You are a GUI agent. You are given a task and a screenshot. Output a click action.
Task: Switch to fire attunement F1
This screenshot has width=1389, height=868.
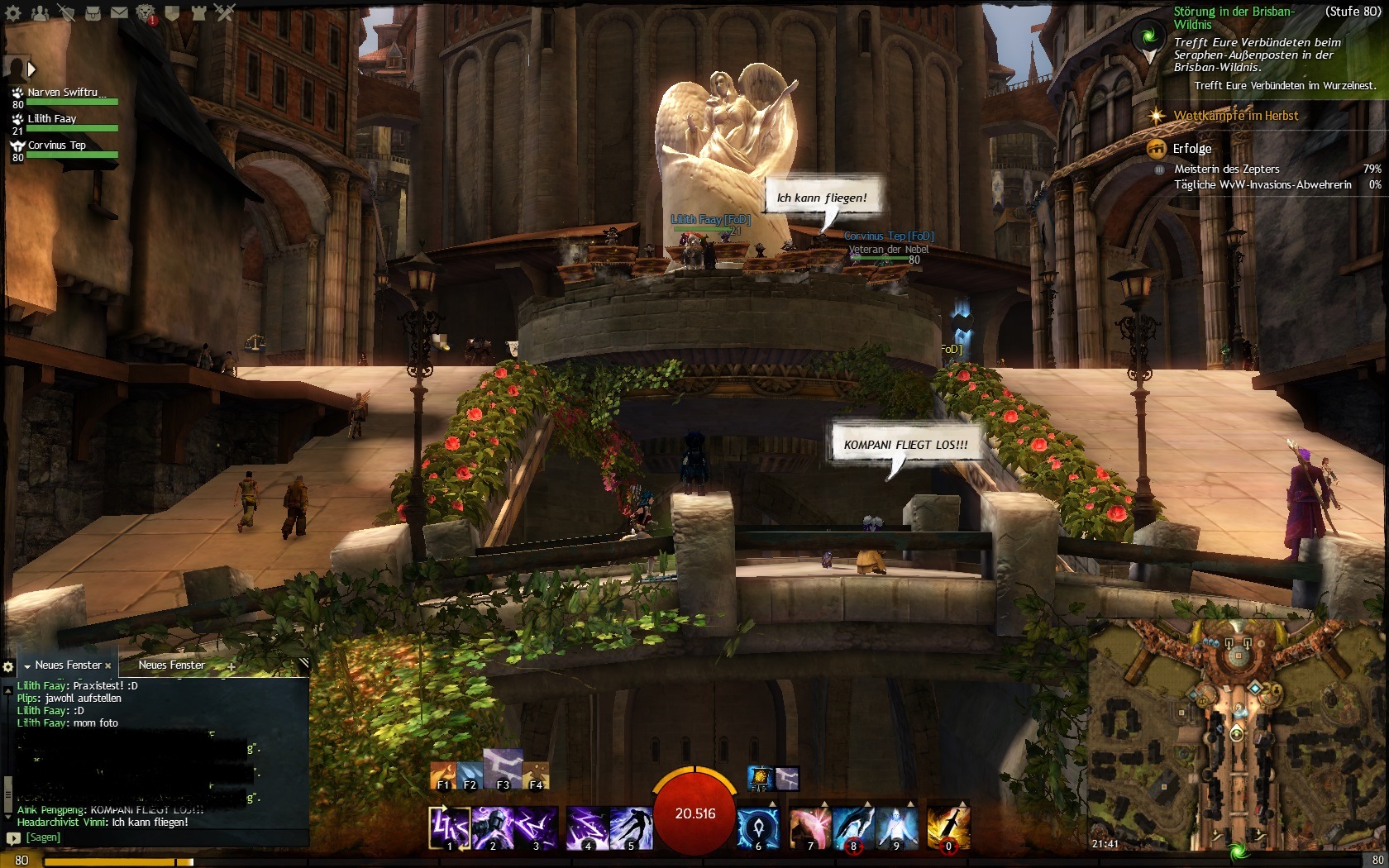443,775
